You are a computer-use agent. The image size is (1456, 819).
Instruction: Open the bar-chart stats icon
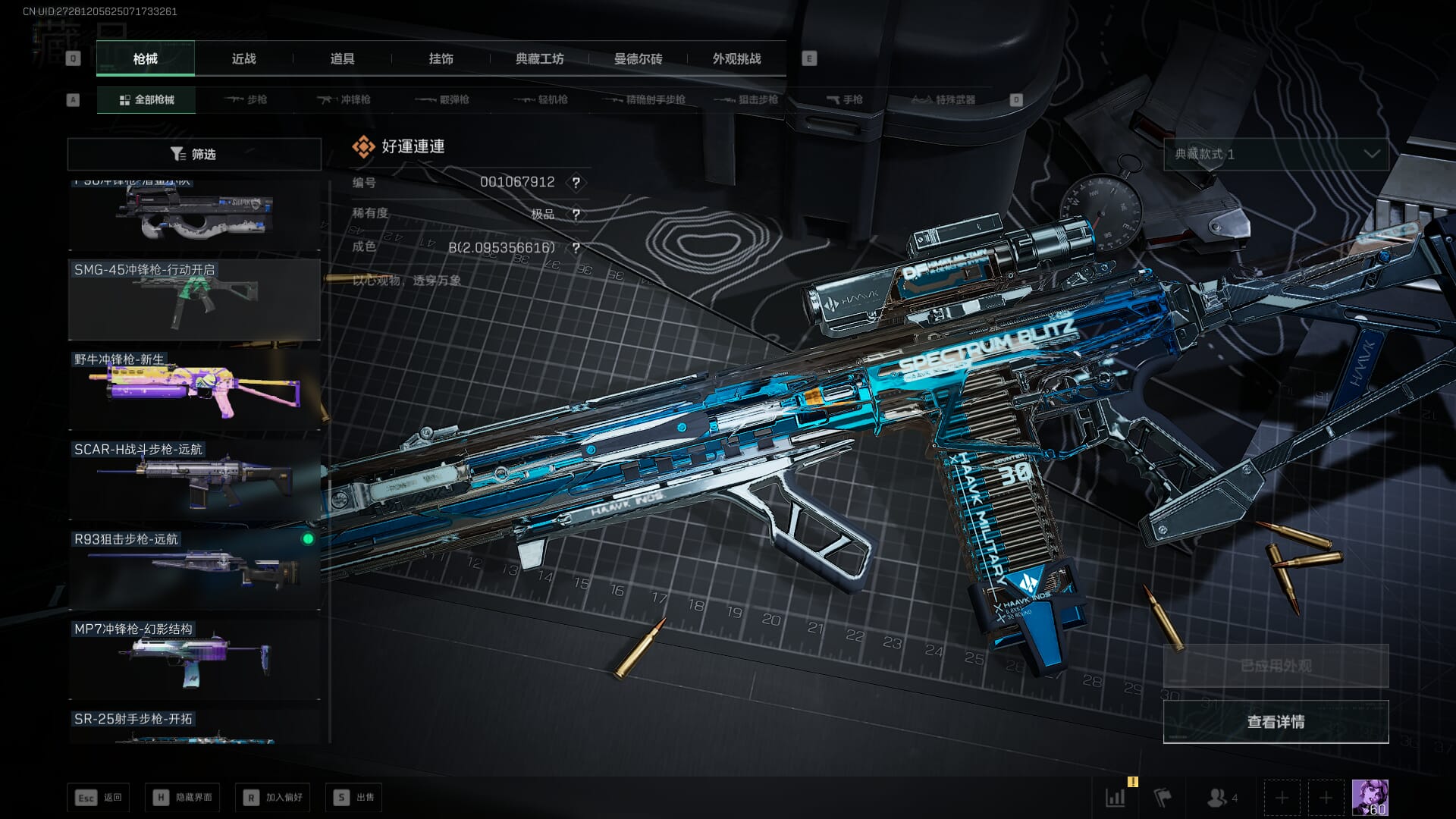pyautogui.click(x=1116, y=797)
